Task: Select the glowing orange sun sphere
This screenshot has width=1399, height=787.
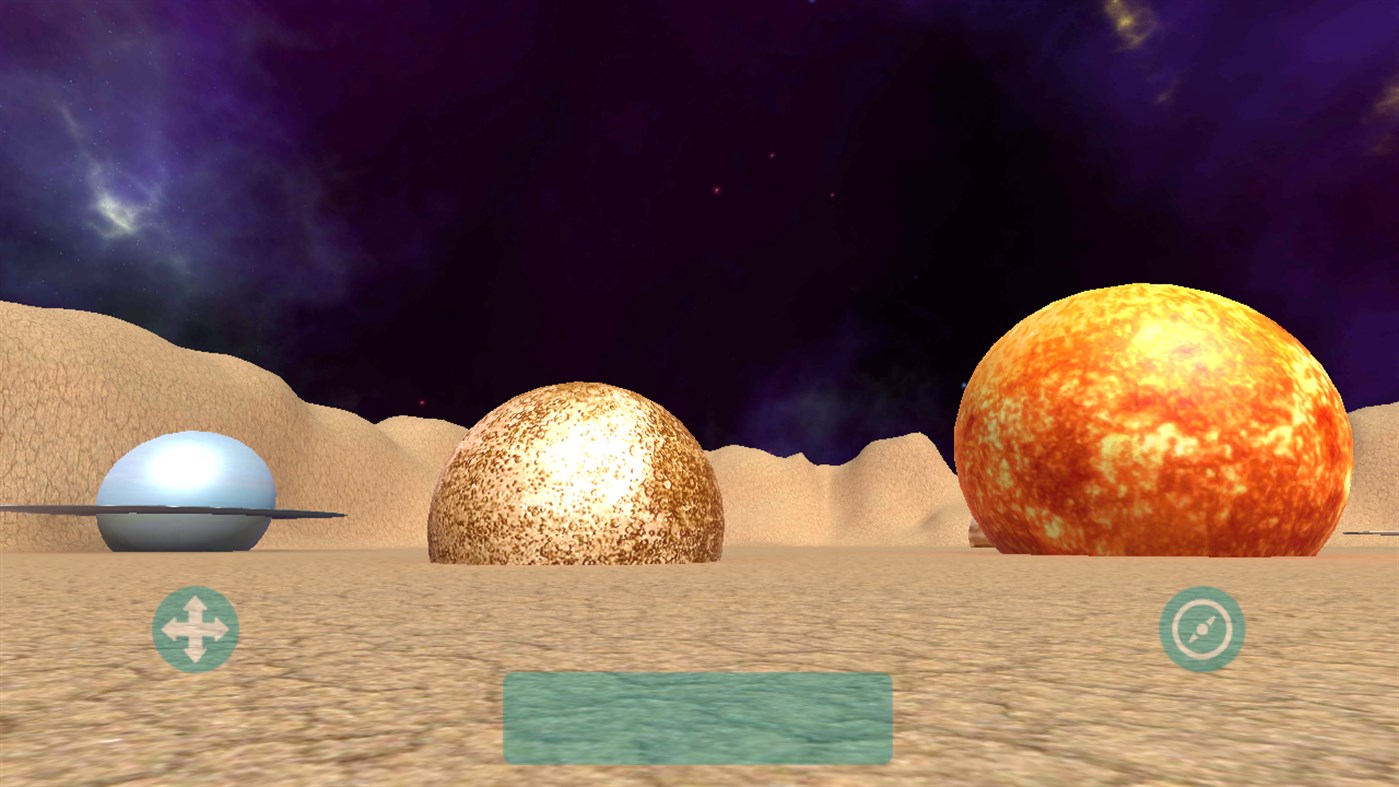Action: click(x=1155, y=420)
